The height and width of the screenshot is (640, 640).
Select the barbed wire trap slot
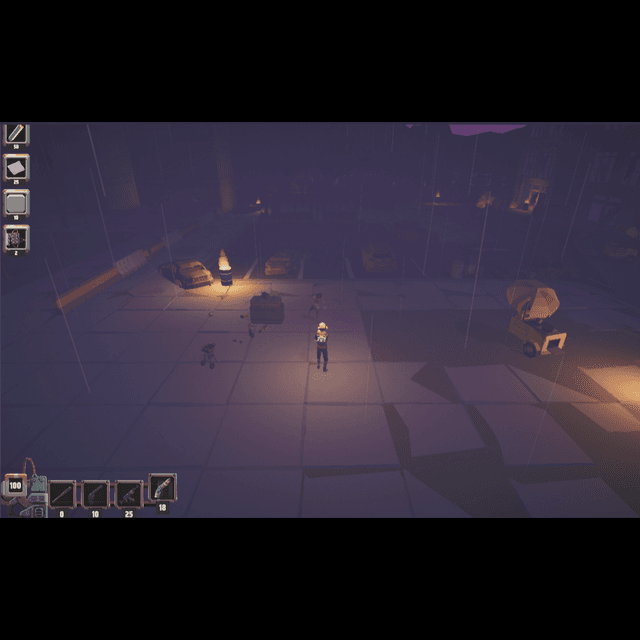[x=17, y=238]
